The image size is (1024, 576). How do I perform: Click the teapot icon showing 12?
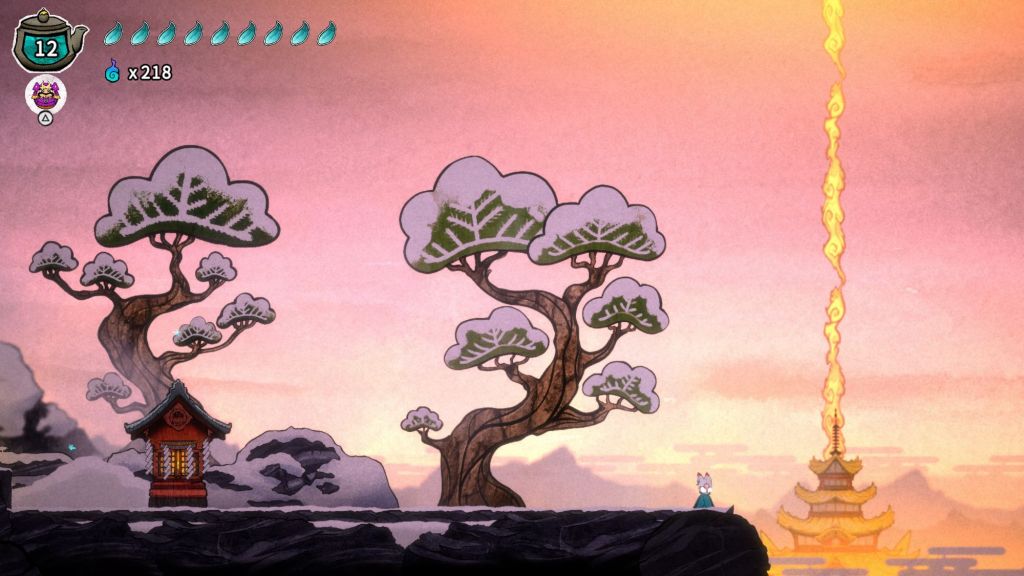[x=47, y=43]
